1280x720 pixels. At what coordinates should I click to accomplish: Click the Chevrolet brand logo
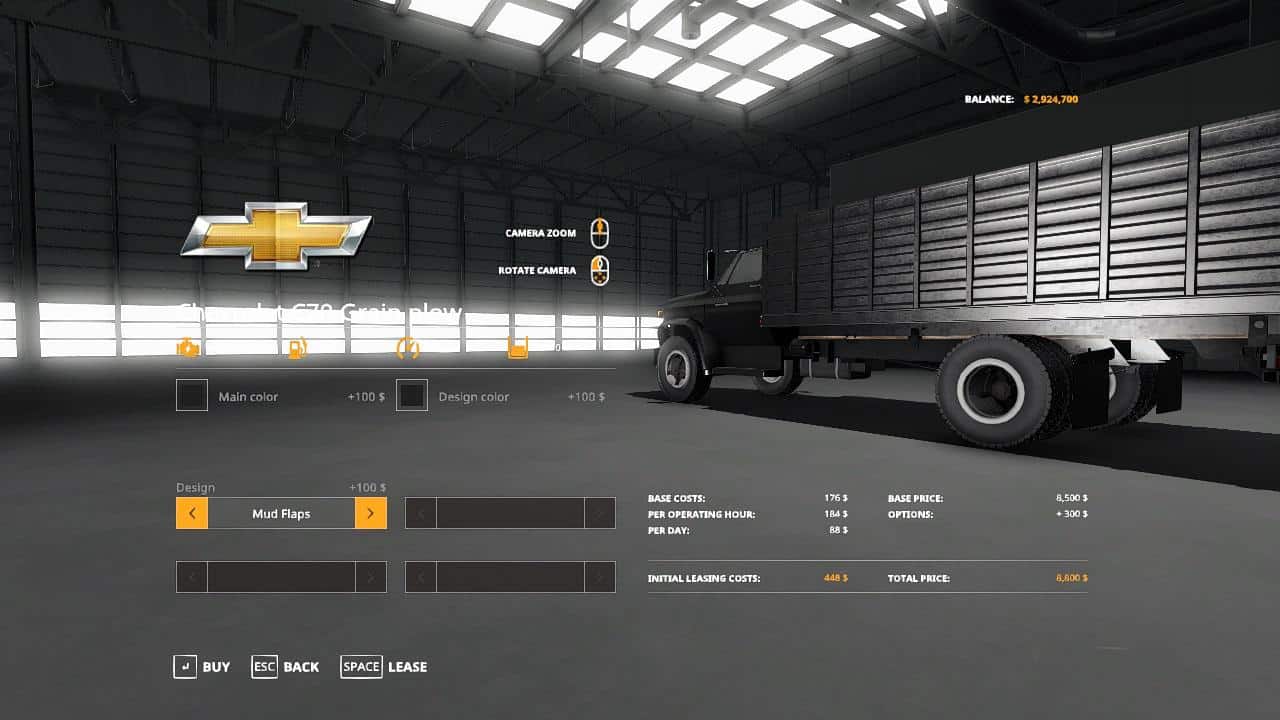pyautogui.click(x=277, y=236)
